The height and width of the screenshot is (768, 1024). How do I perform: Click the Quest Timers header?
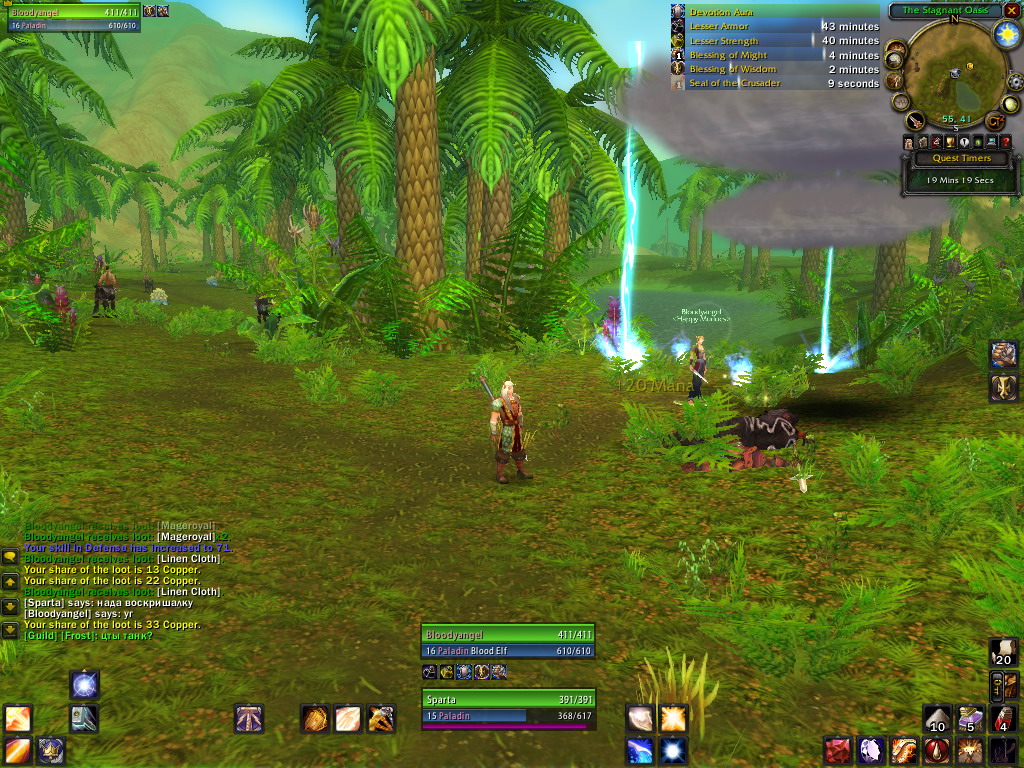tap(961, 158)
